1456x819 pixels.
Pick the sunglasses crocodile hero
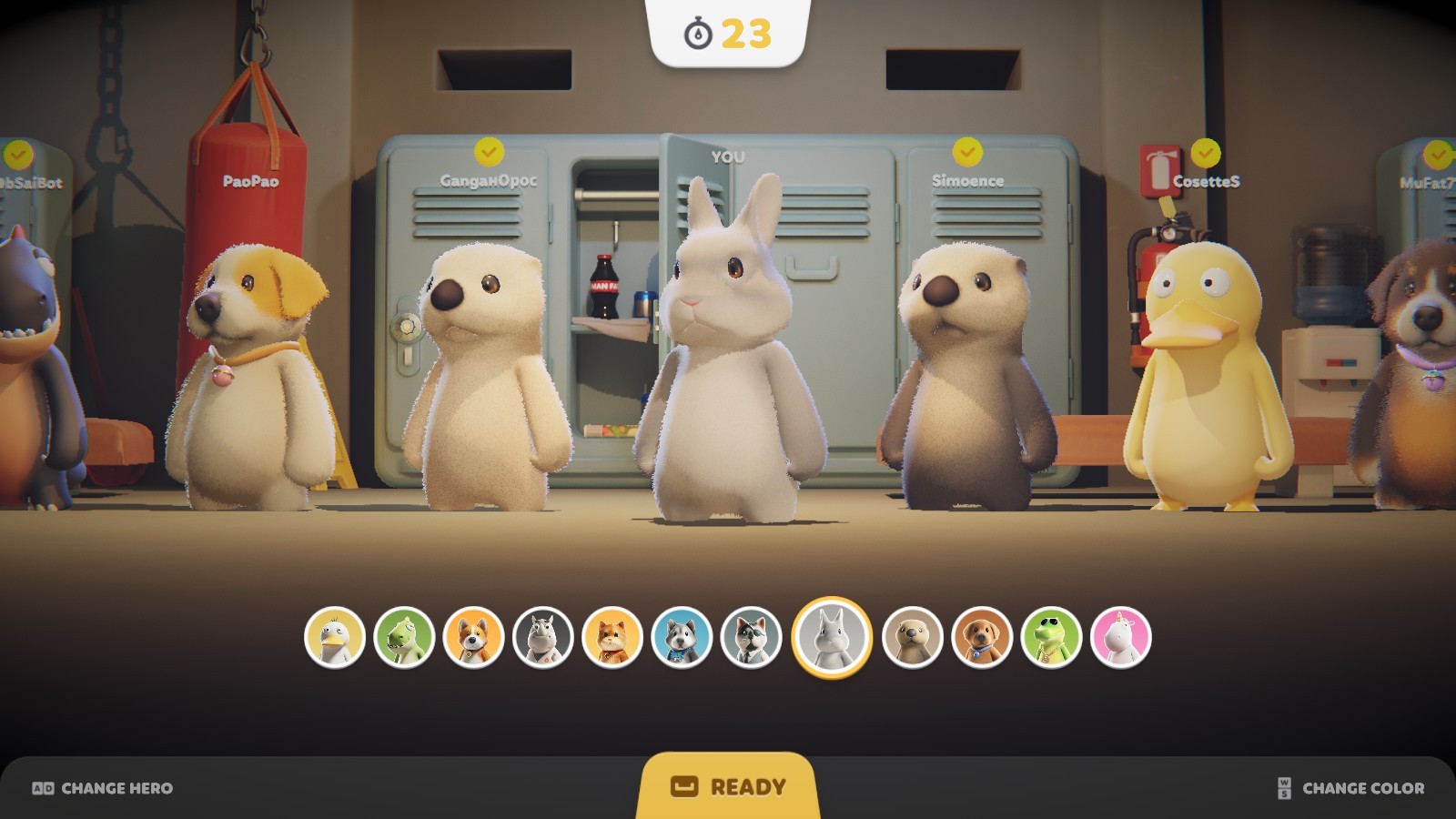[1051, 637]
